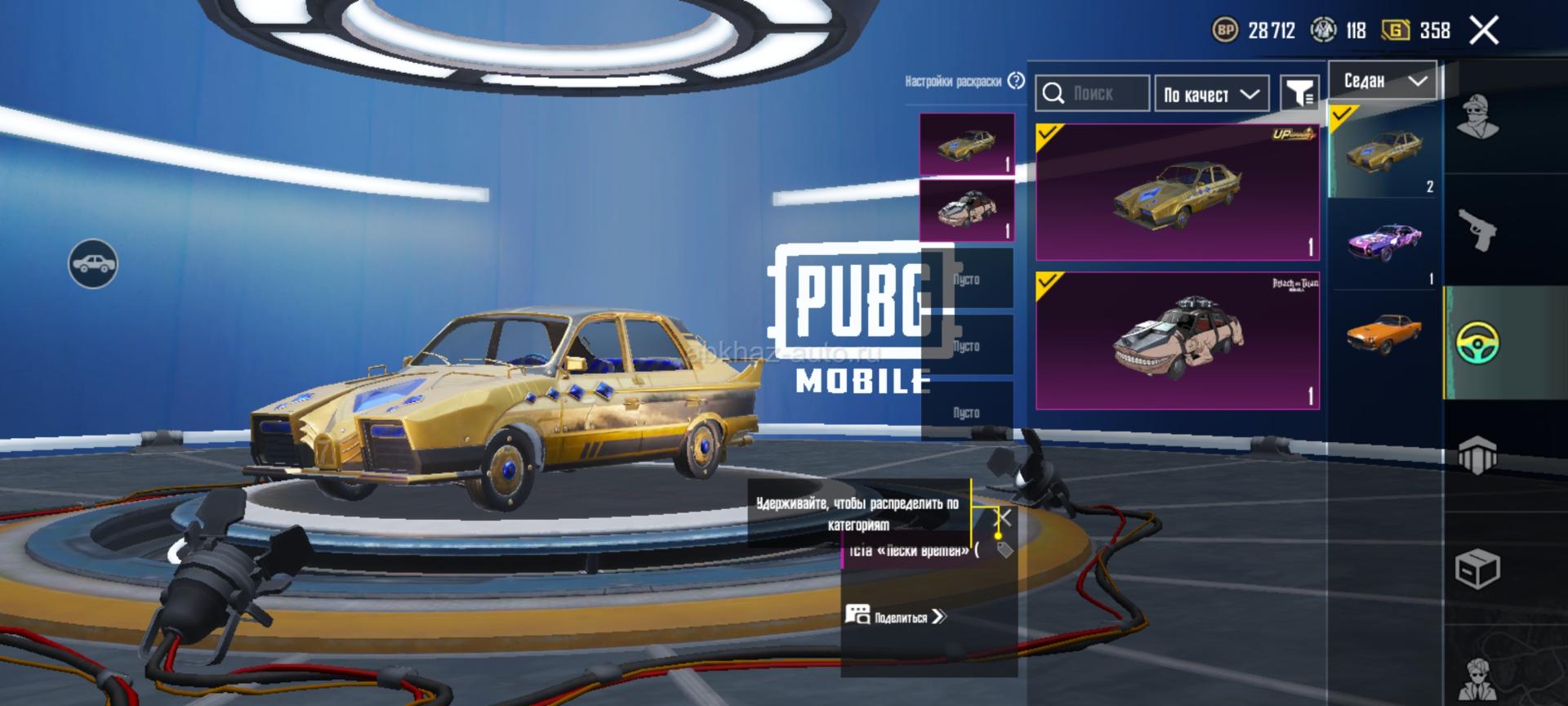Show paint settings help question mark
This screenshot has height=706, width=1568.
point(1016,81)
